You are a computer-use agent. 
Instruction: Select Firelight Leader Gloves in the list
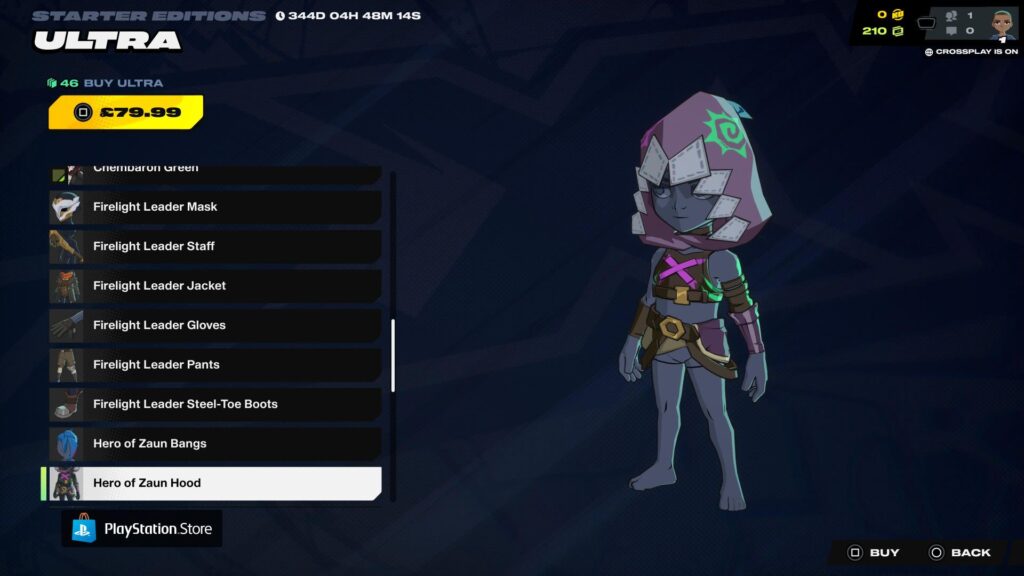215,325
